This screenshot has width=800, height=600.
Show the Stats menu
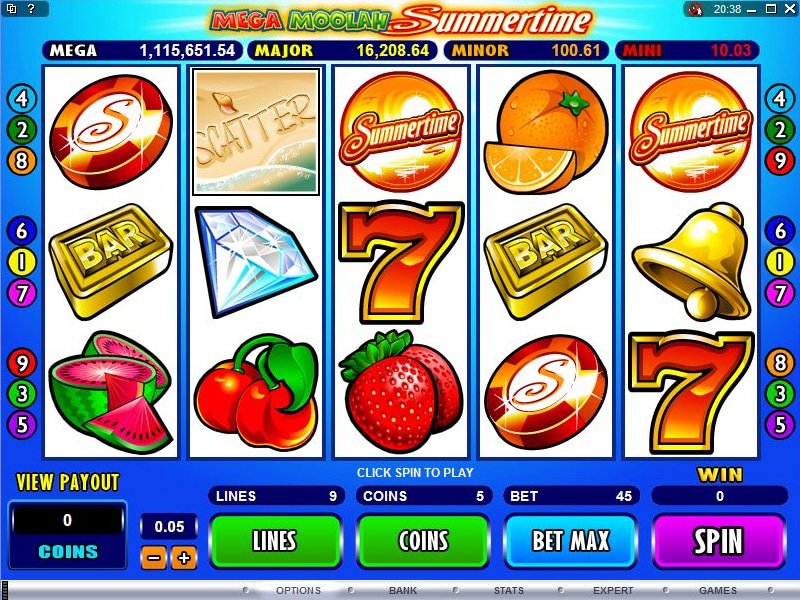tap(508, 591)
